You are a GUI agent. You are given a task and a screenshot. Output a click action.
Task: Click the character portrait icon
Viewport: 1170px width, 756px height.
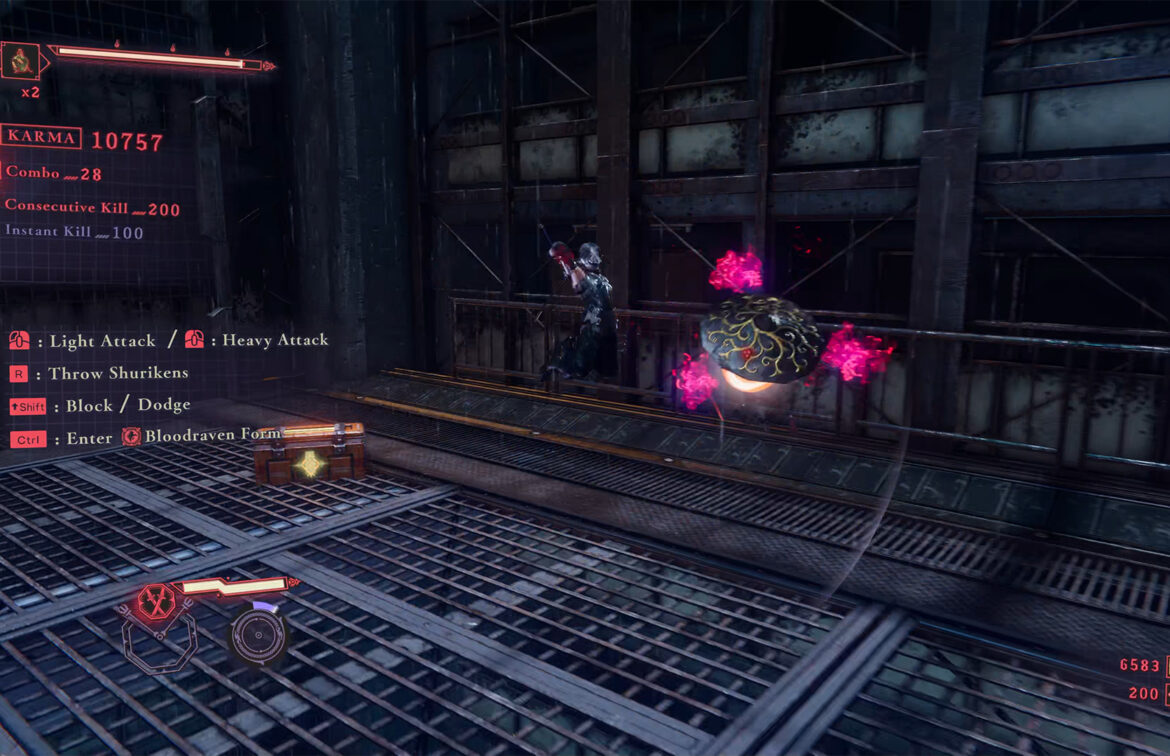pyautogui.click(x=20, y=62)
